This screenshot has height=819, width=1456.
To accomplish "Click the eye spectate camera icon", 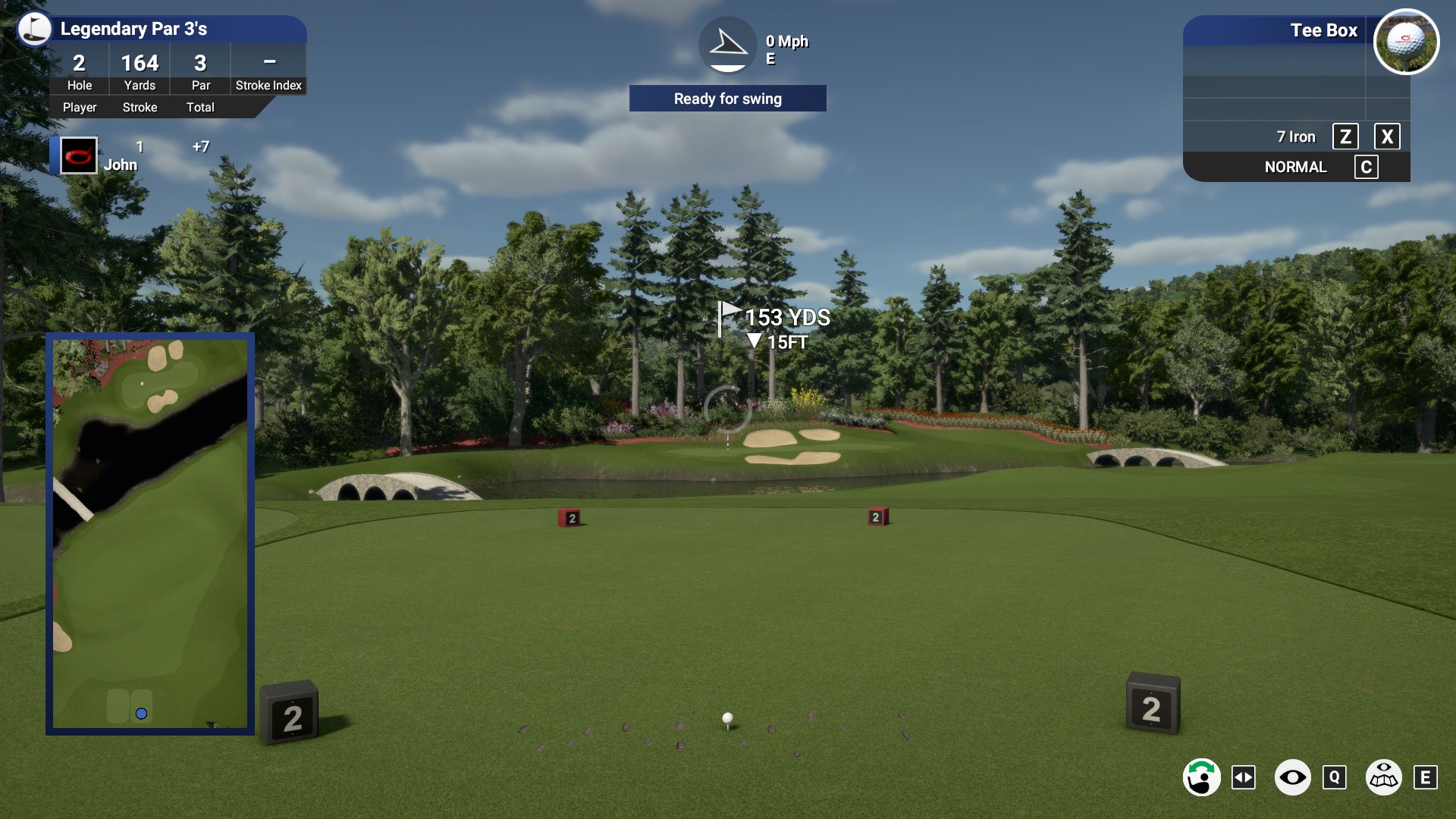I will 1294,777.
